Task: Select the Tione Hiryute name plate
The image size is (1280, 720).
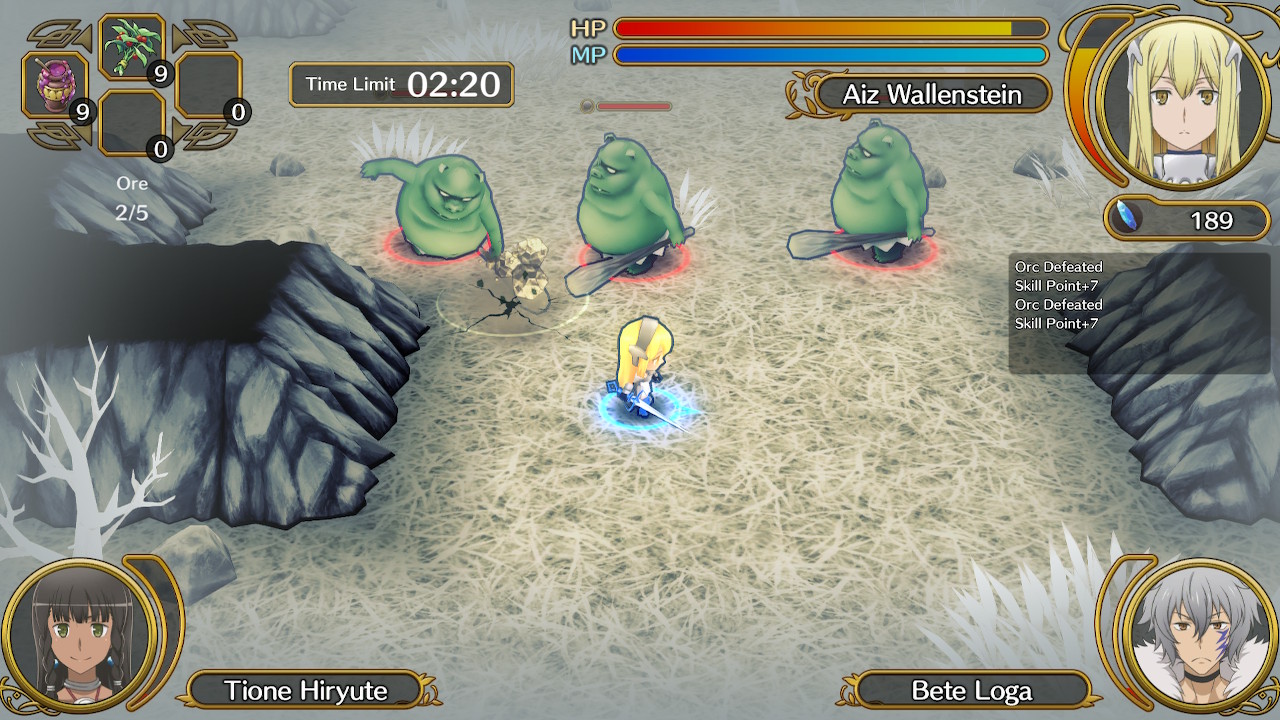Action: point(305,690)
